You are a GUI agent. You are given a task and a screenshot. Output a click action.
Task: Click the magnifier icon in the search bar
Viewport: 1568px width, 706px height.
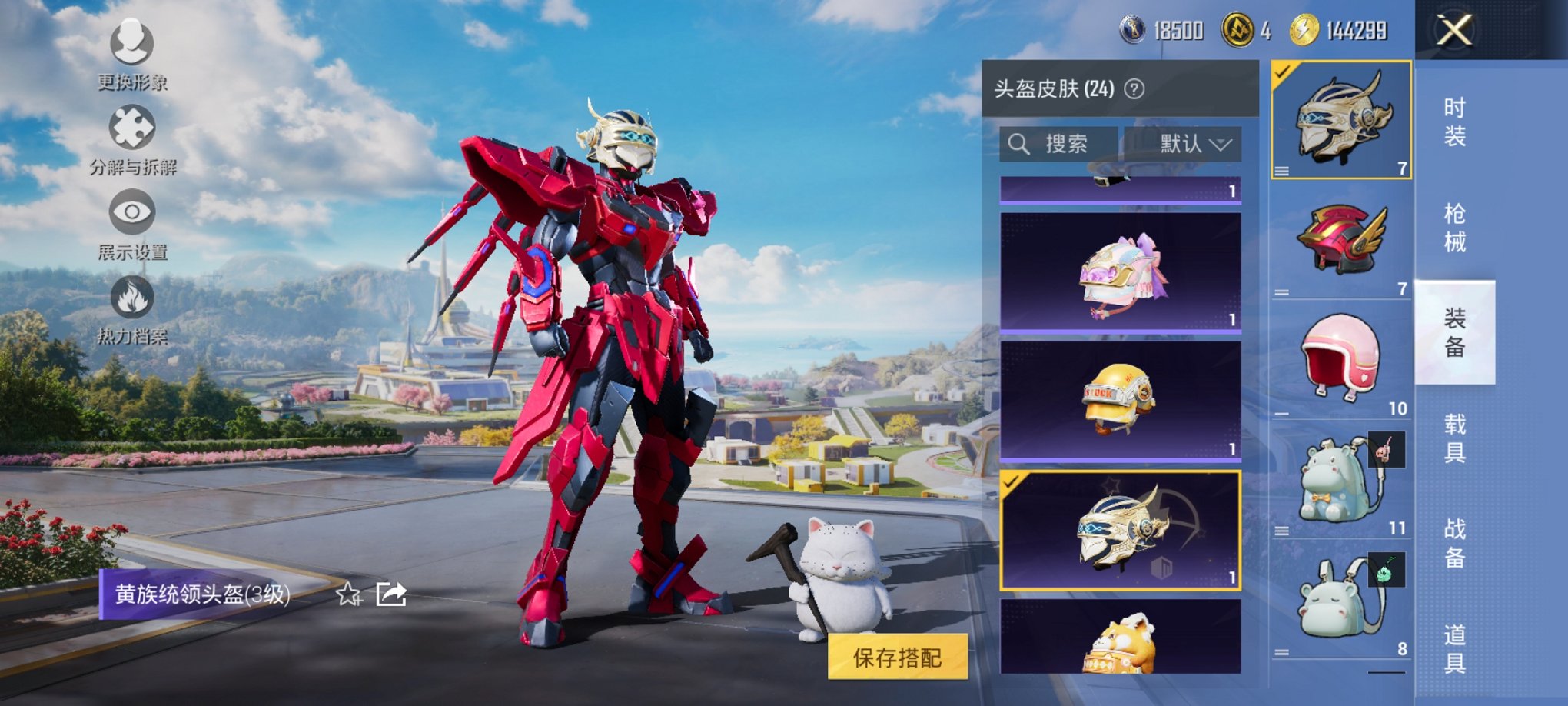(1020, 143)
